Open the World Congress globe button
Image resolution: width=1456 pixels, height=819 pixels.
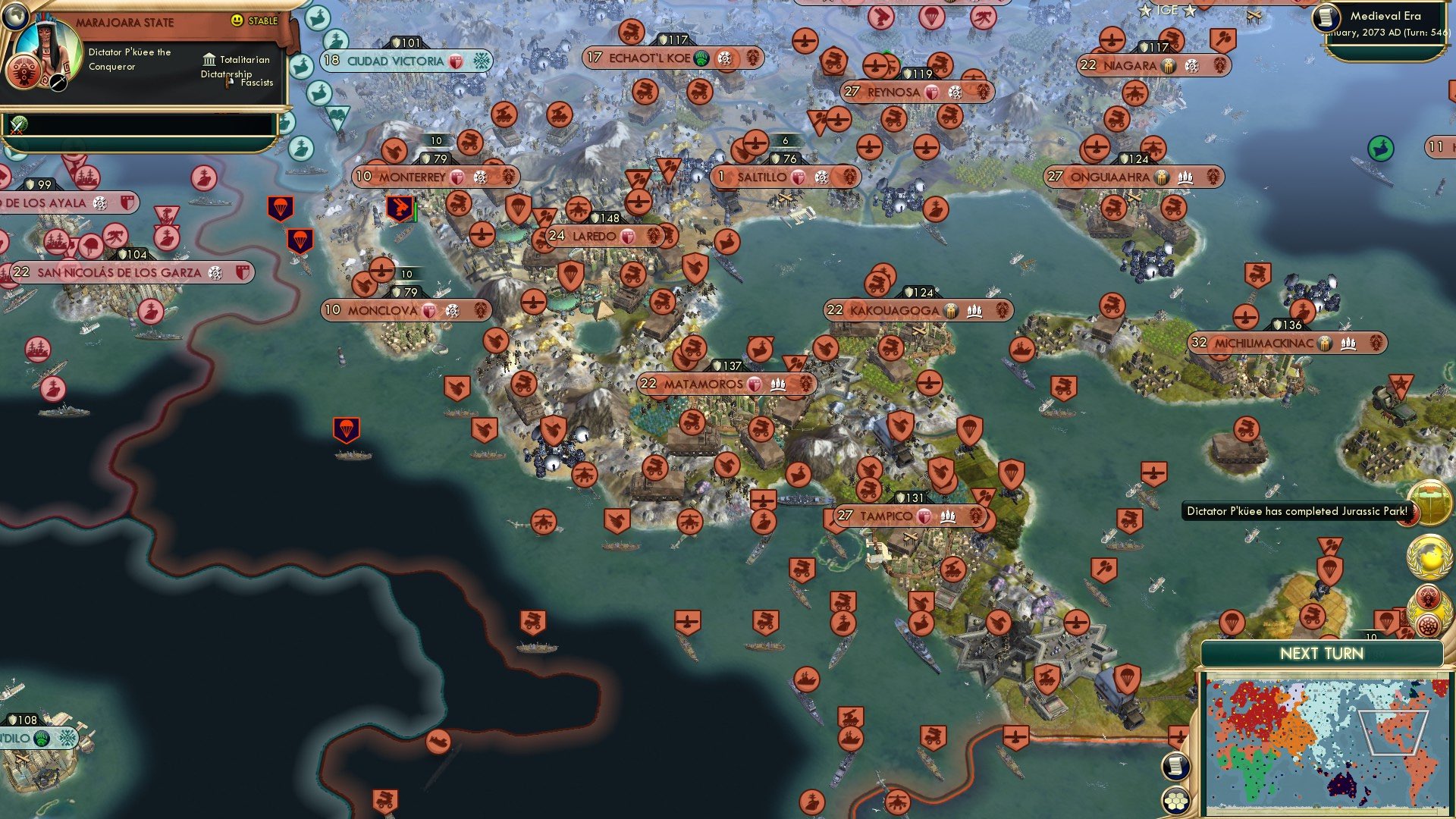[1429, 556]
